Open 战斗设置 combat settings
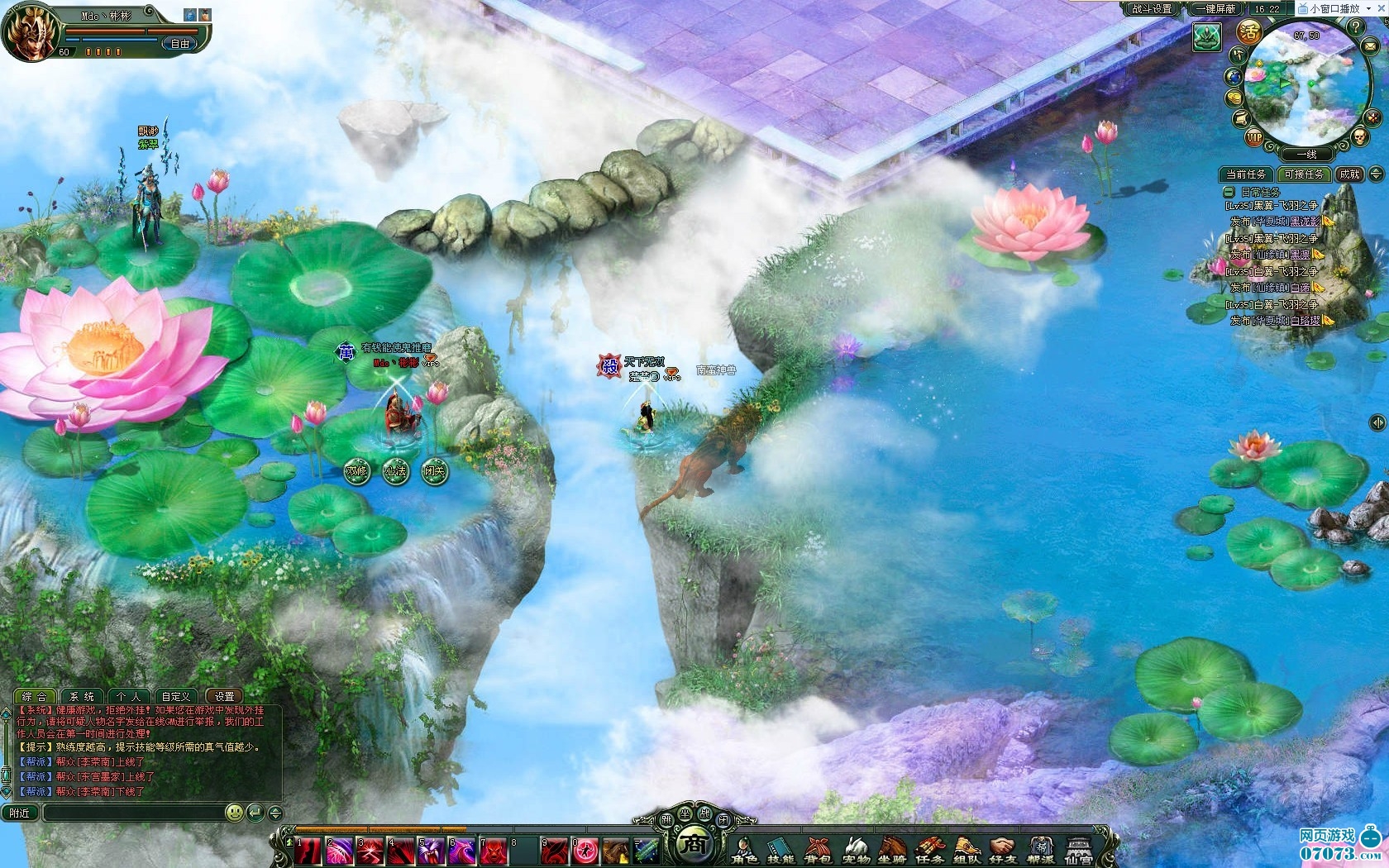The width and height of the screenshot is (1389, 868). point(1153,8)
